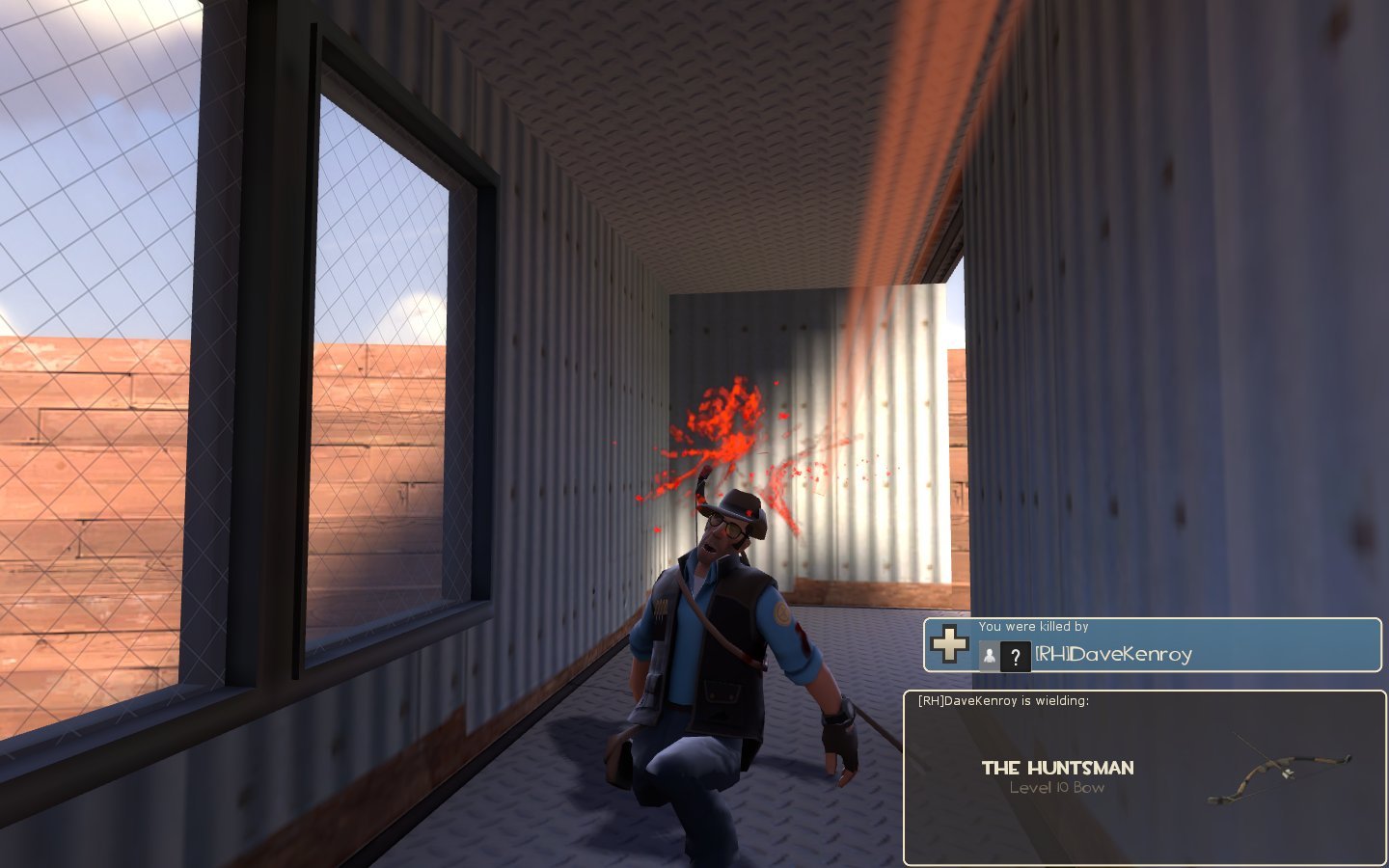Click The Huntsman weapon title
The width and height of the screenshot is (1389, 868).
coord(1057,768)
